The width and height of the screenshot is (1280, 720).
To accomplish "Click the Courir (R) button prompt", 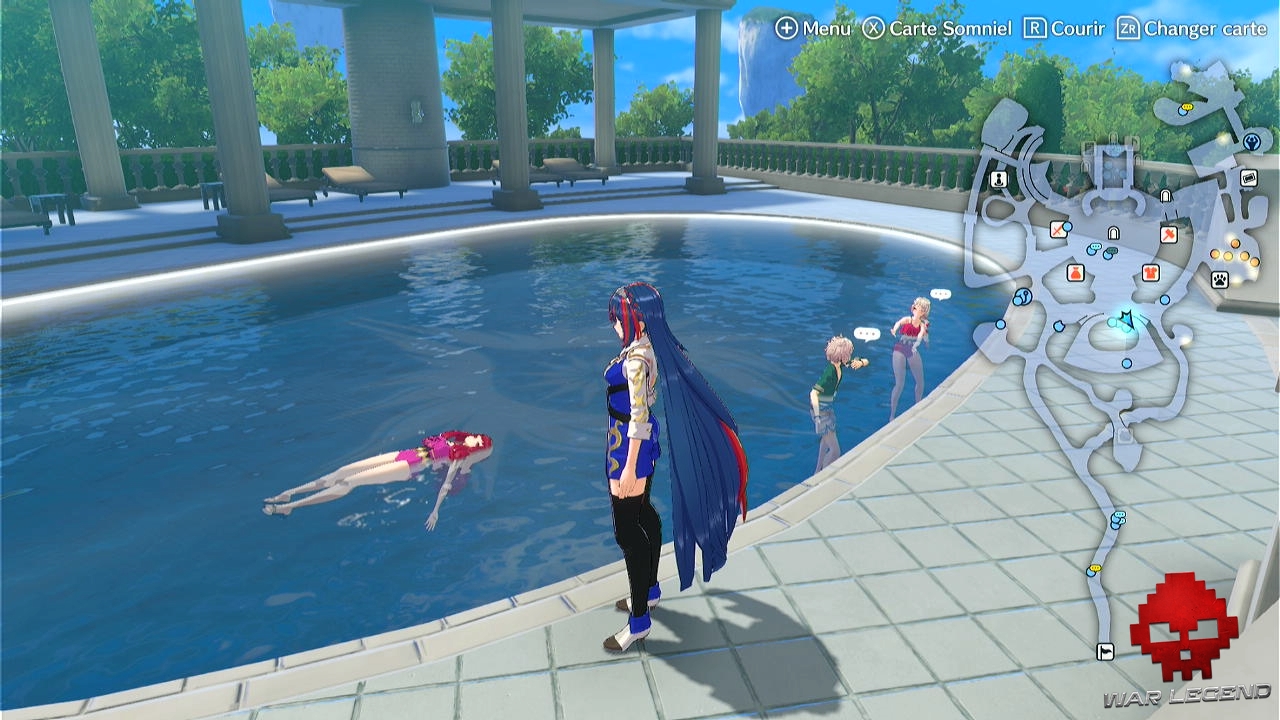I will click(1062, 29).
